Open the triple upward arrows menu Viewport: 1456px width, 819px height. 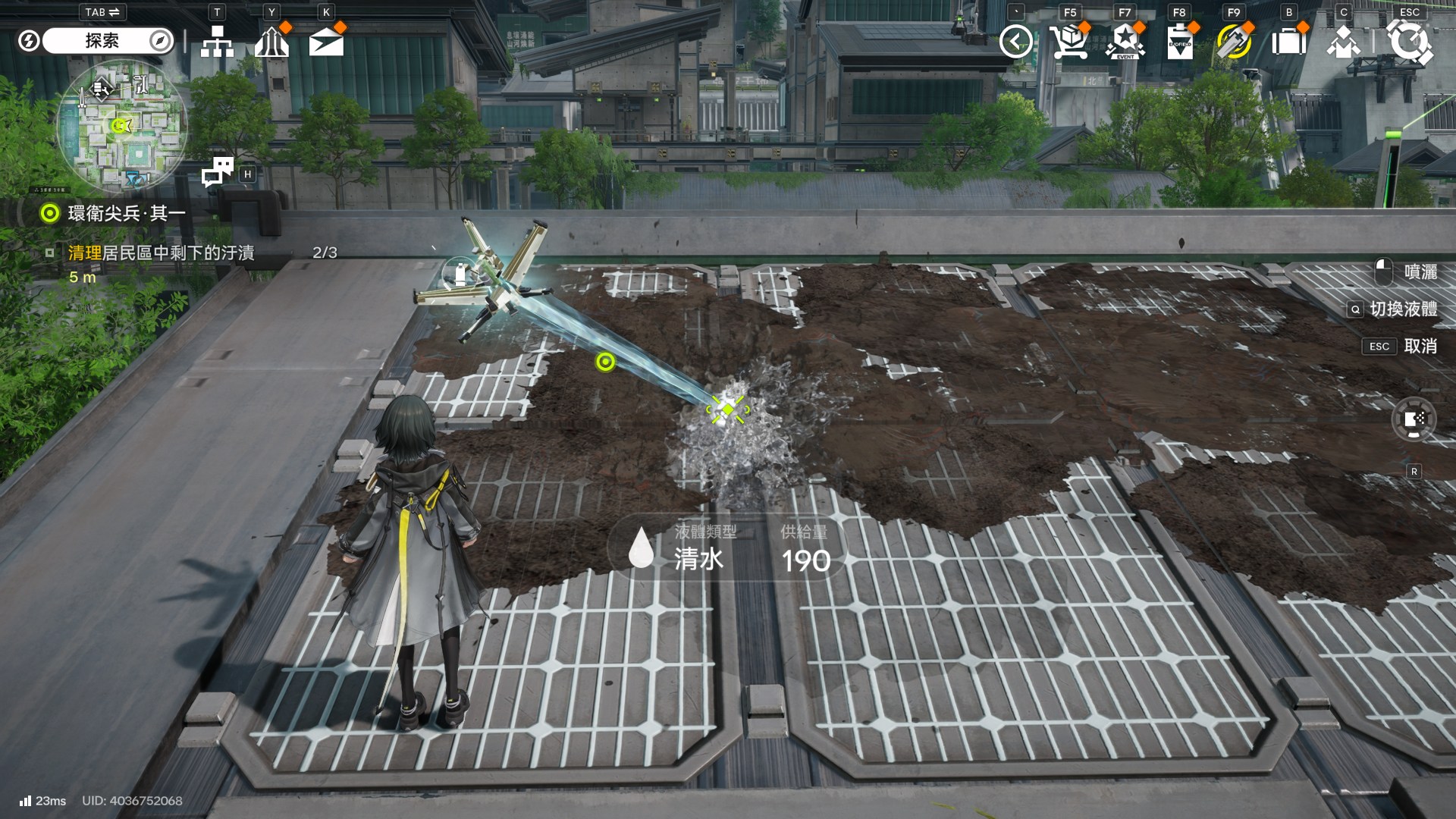(x=271, y=42)
